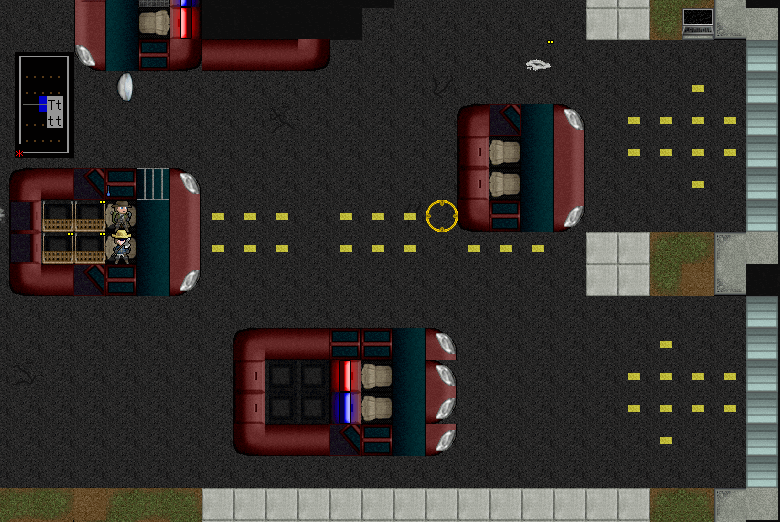Click the small black map panel
Image resolution: width=780 pixels, height=522 pixels.
pyautogui.click(x=44, y=105)
